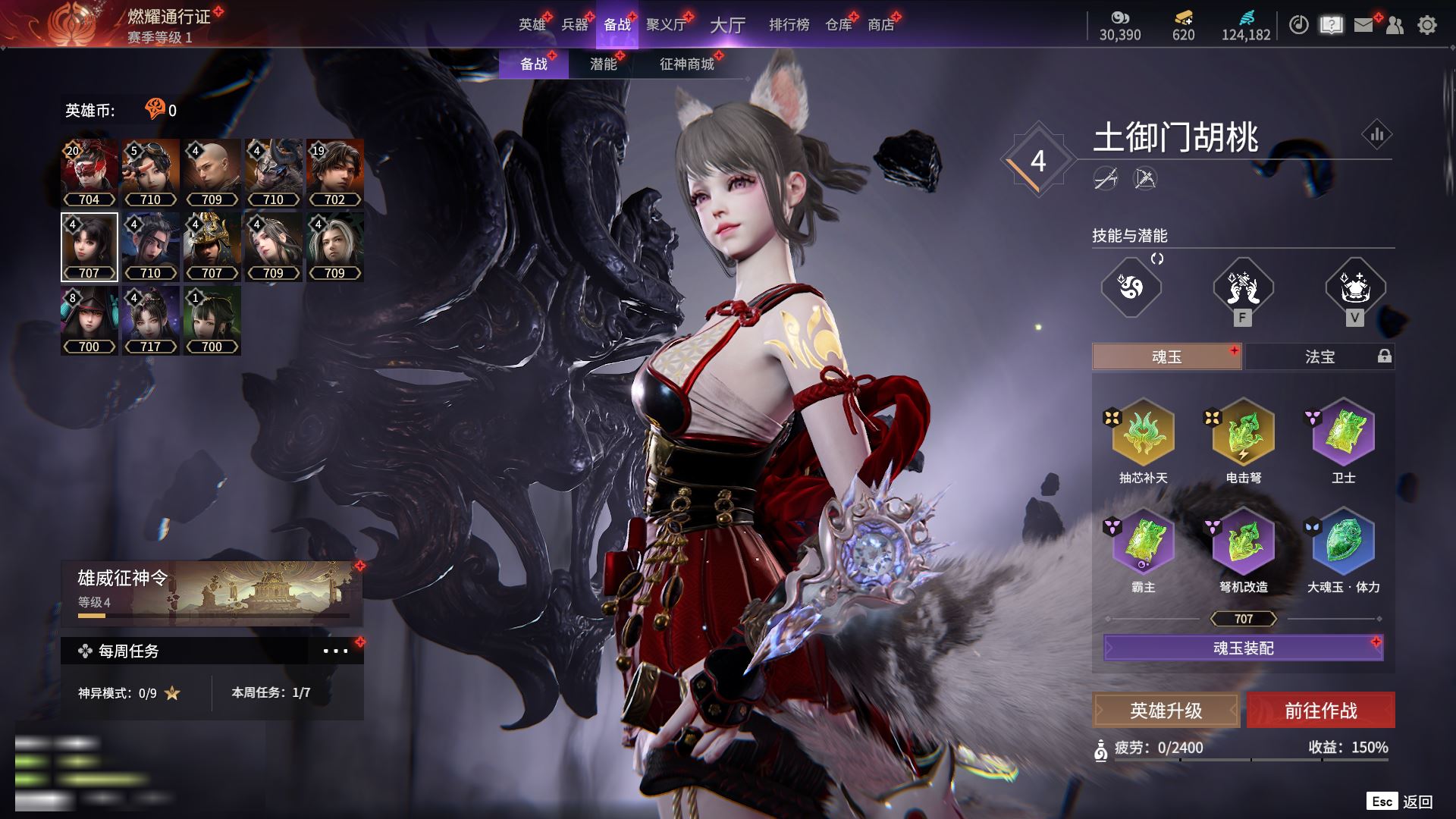The width and height of the screenshot is (1456, 819).
Task: Open the 仓库 storage
Action: coord(839,25)
